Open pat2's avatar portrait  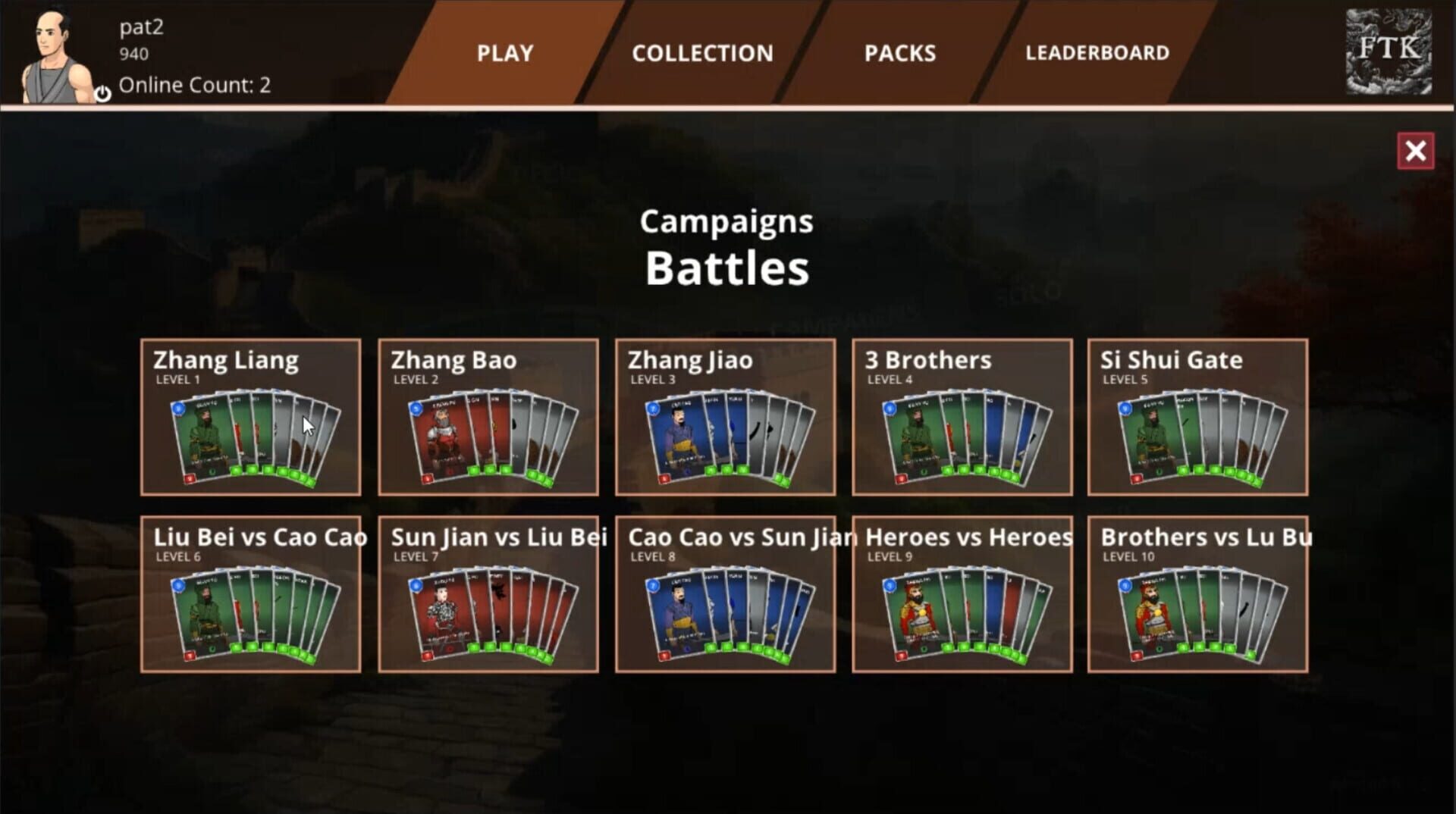(x=52, y=49)
